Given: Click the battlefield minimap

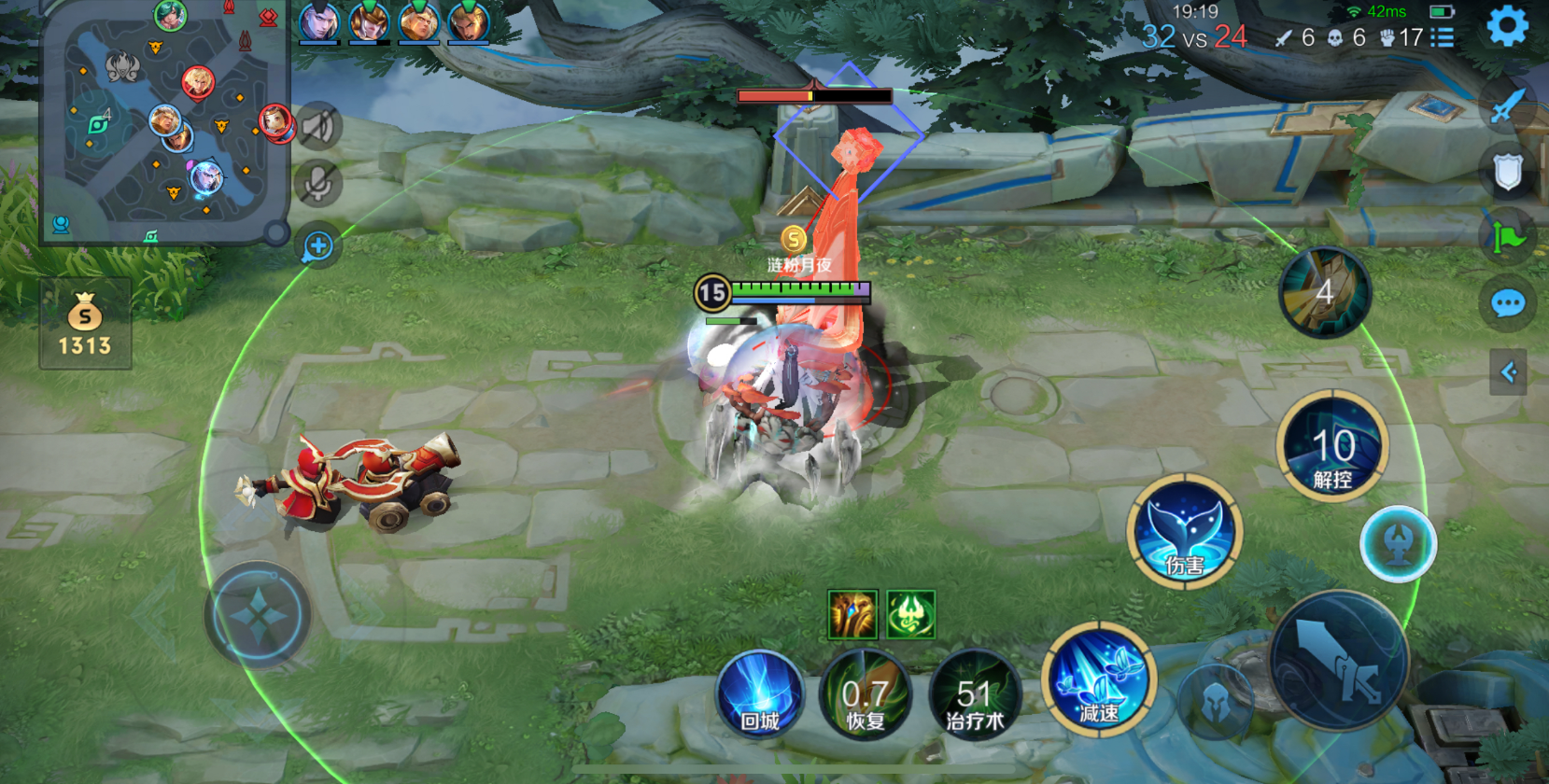Looking at the screenshot, I should [x=164, y=121].
